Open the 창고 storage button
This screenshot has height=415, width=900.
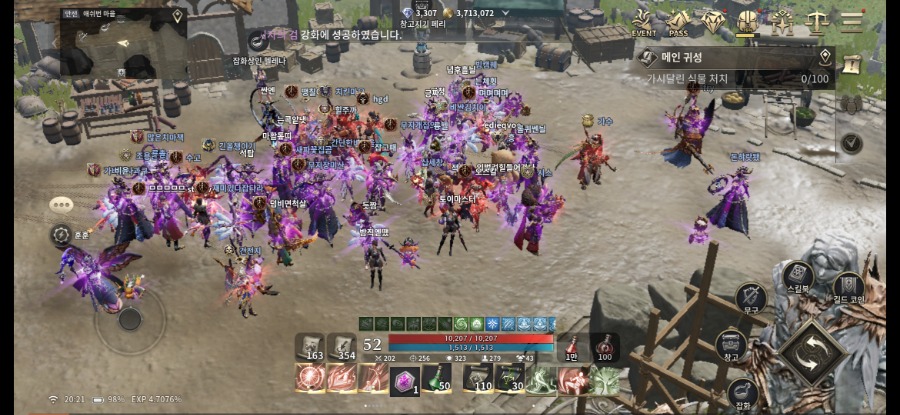click(730, 345)
